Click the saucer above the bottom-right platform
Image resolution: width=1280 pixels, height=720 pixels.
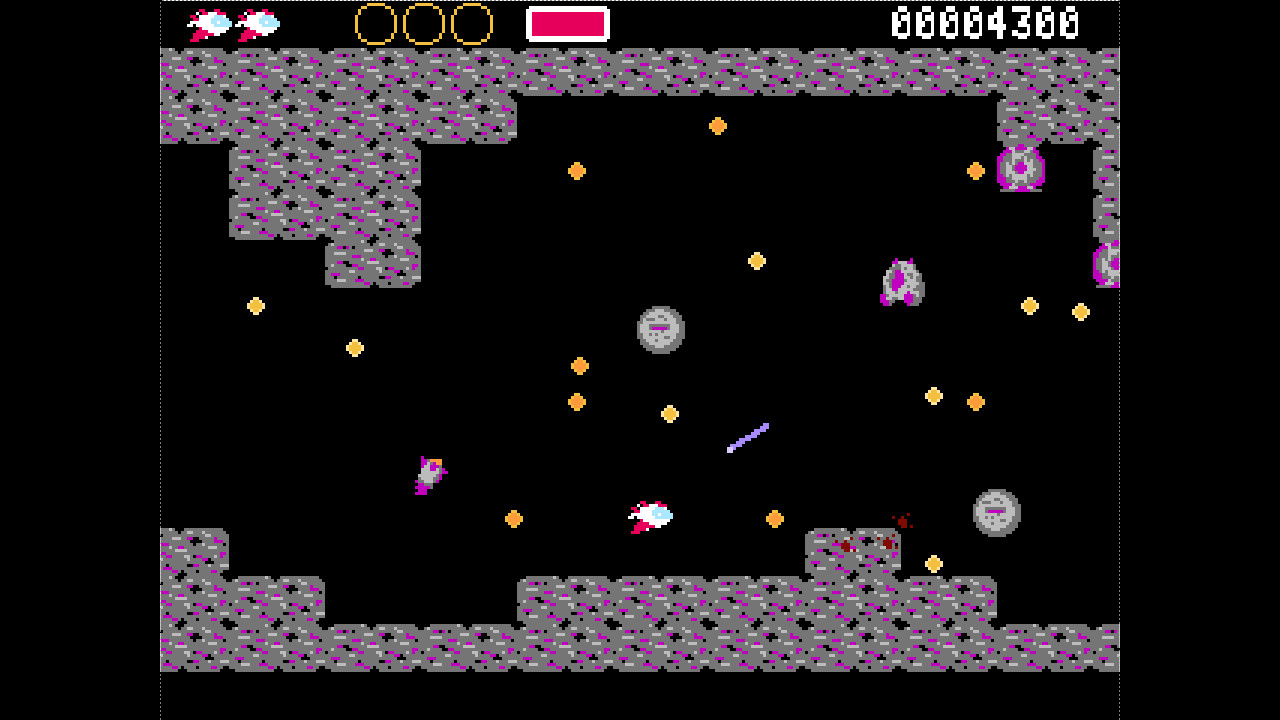point(995,514)
